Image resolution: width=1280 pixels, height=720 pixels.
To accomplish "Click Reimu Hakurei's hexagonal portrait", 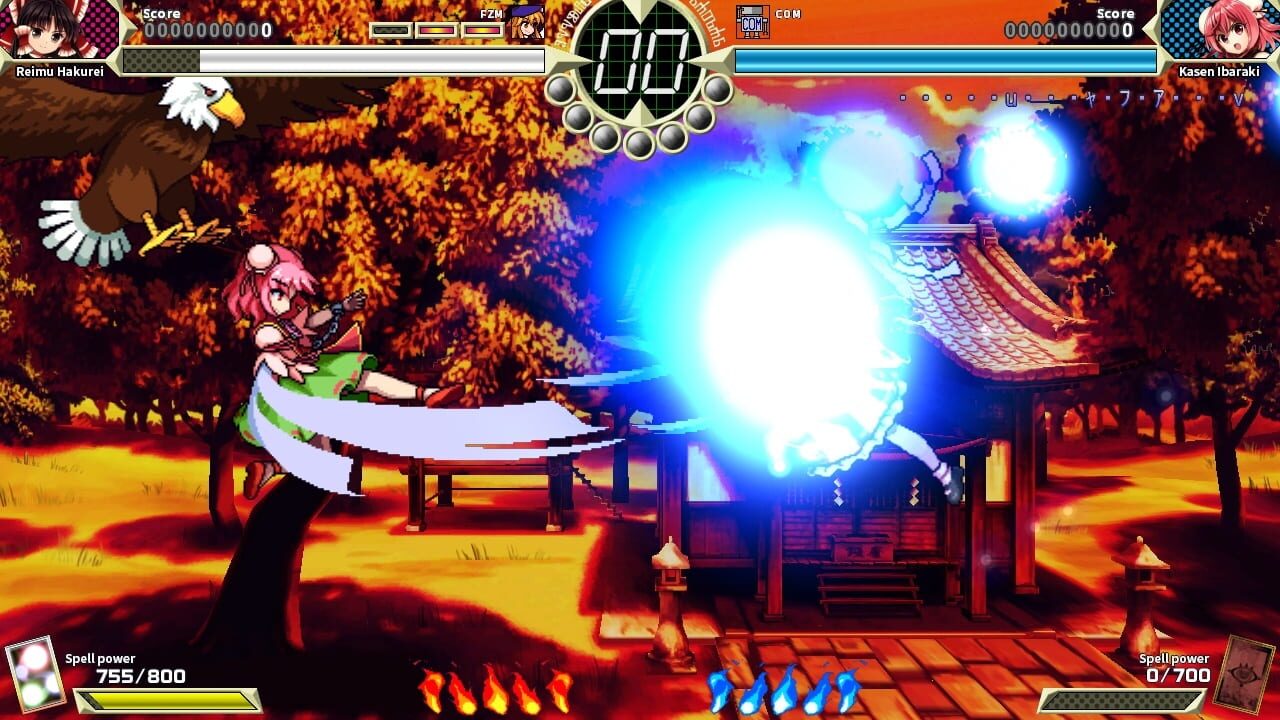I will (x=53, y=30).
